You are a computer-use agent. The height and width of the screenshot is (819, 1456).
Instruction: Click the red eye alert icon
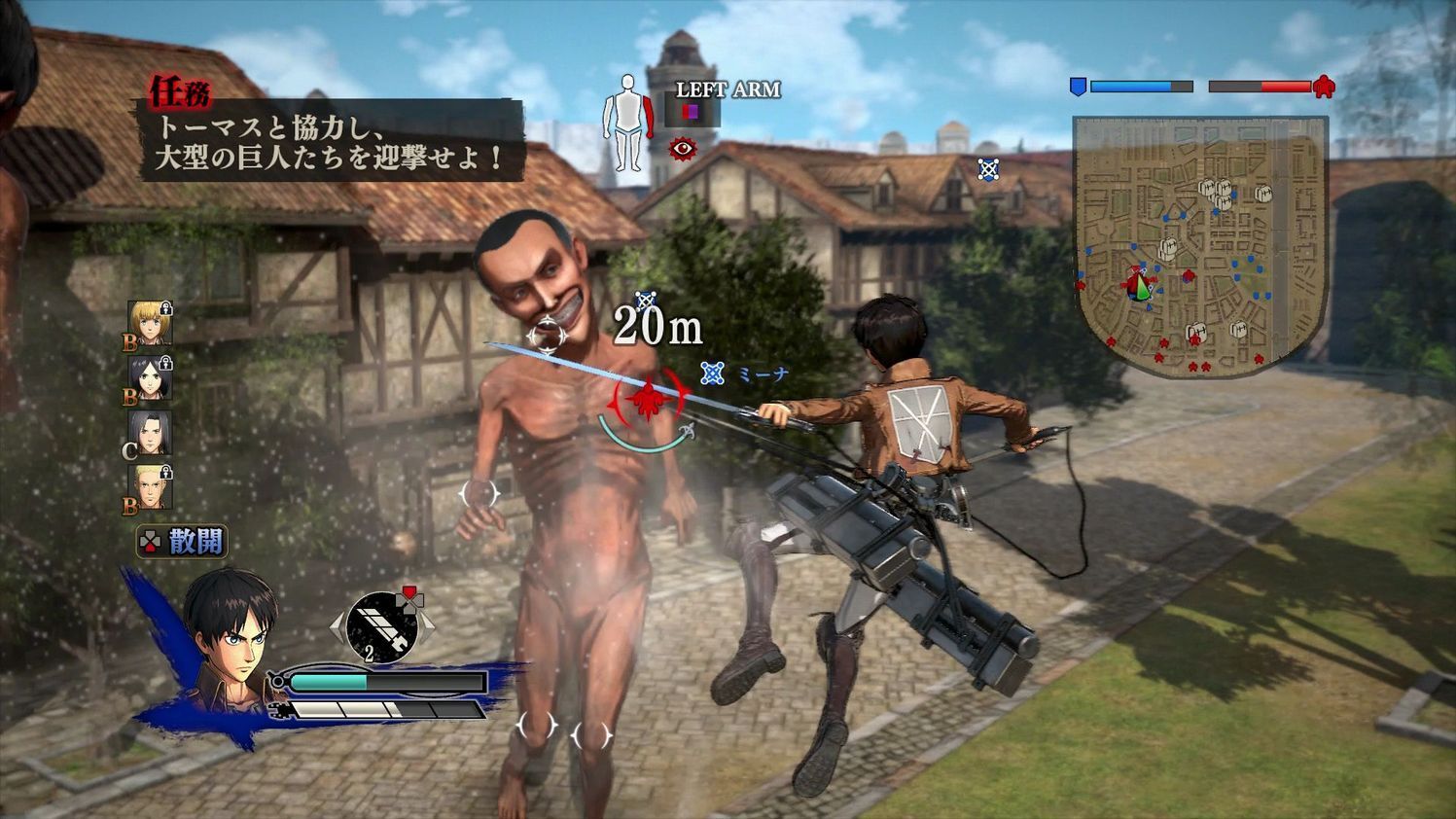pyautogui.click(x=683, y=149)
